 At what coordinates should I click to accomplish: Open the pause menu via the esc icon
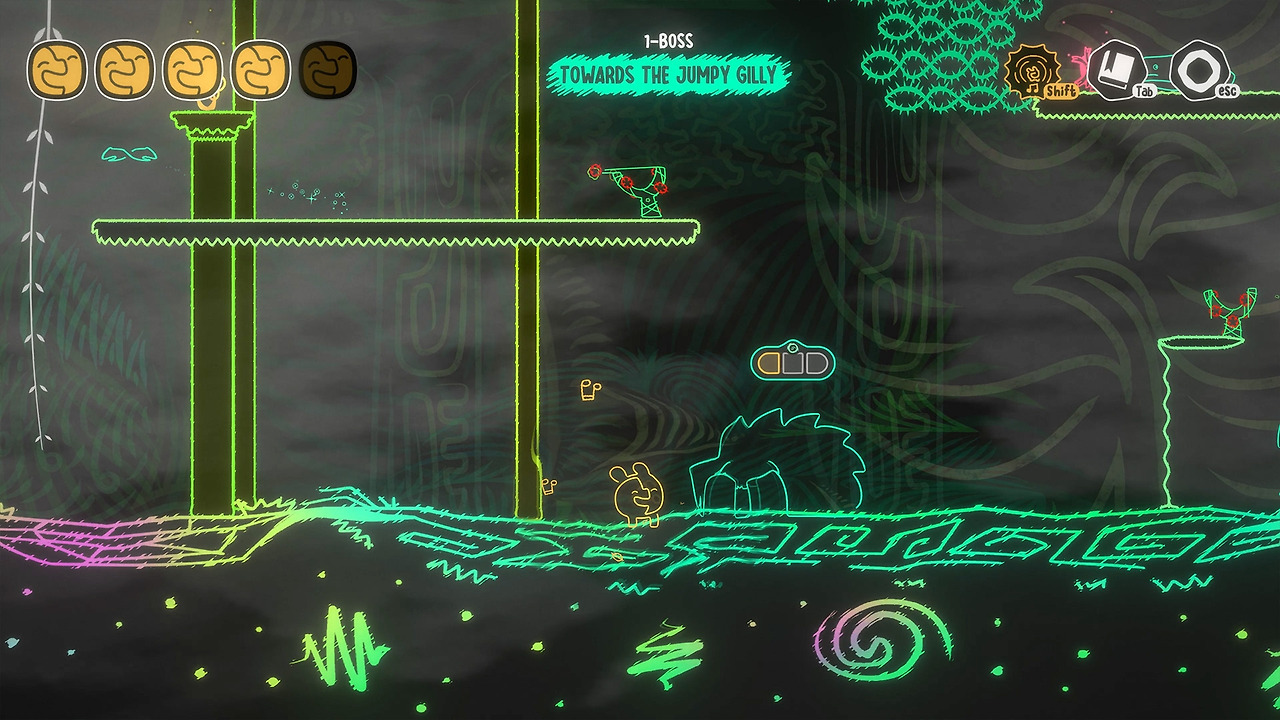(1198, 68)
